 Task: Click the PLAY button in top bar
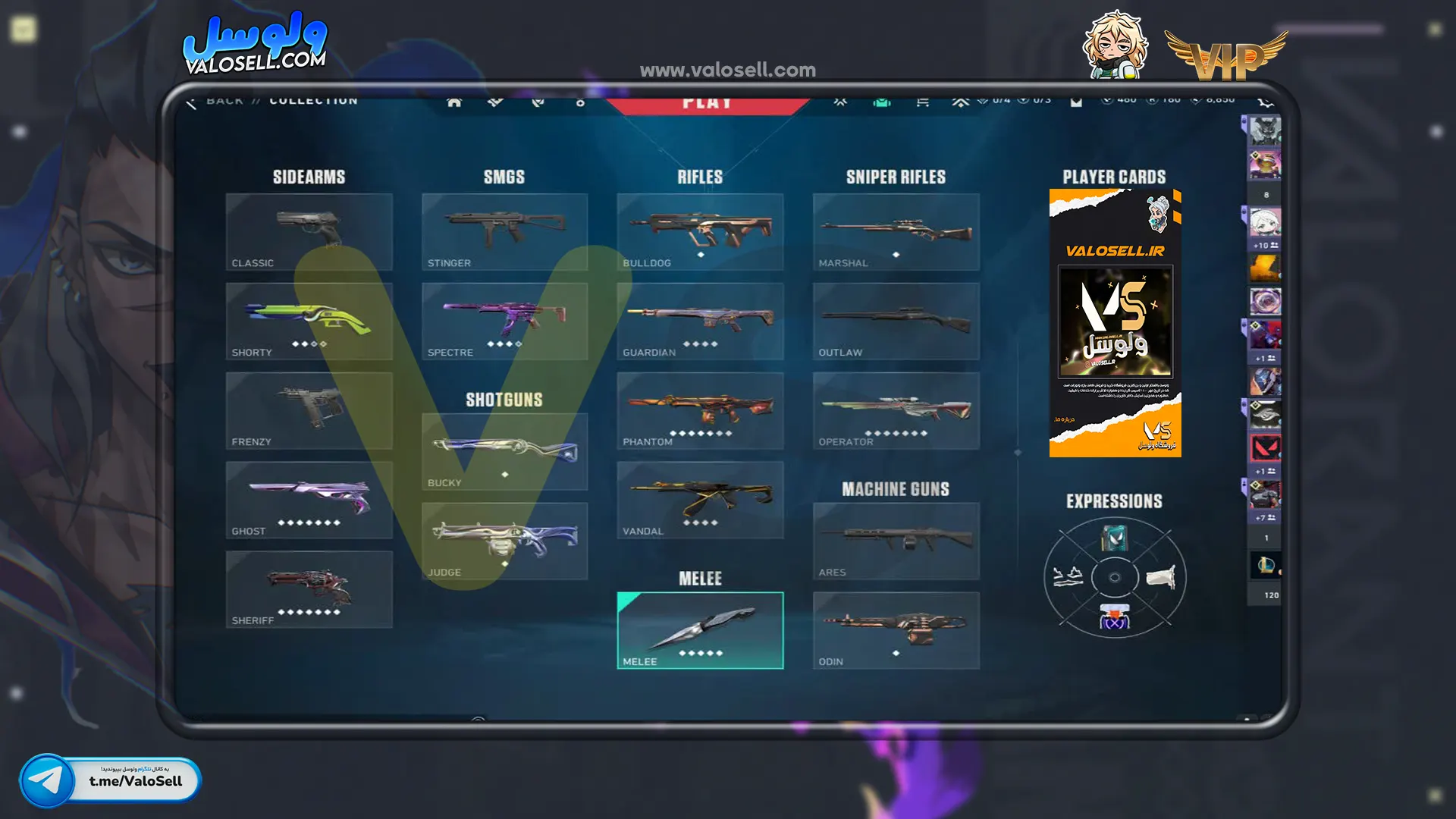click(x=707, y=104)
